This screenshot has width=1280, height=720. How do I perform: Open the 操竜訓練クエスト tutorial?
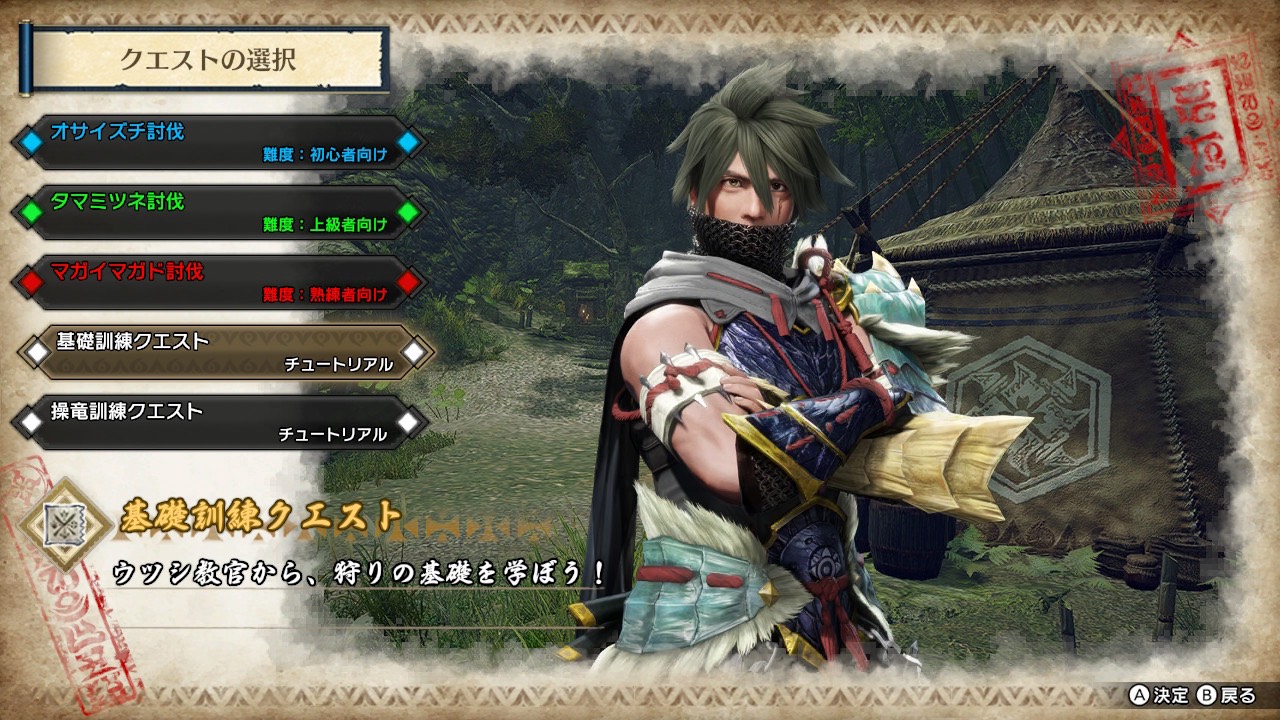point(219,422)
